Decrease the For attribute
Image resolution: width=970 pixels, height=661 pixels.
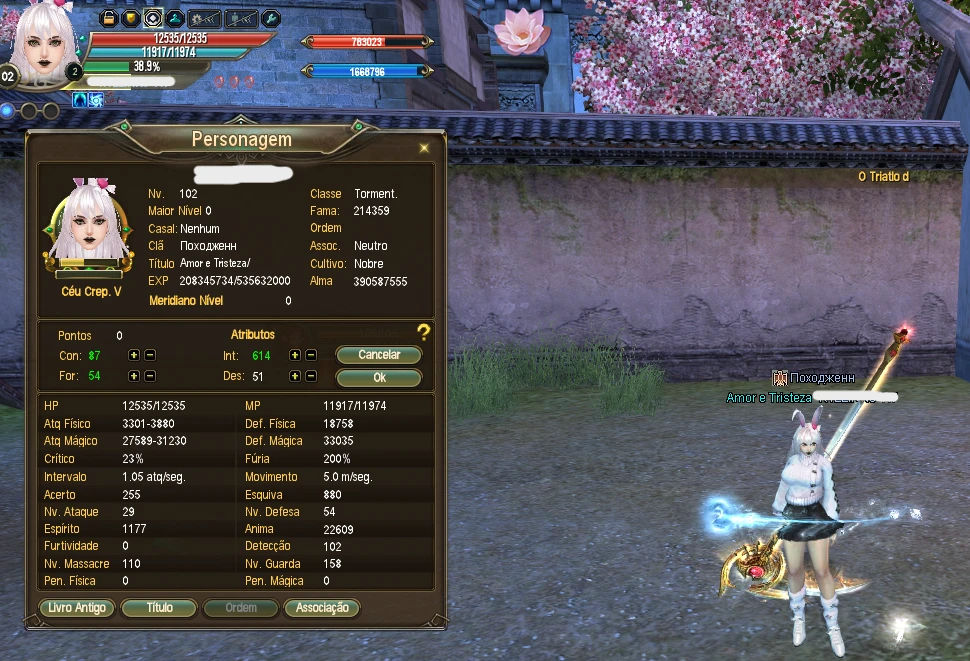tap(150, 376)
